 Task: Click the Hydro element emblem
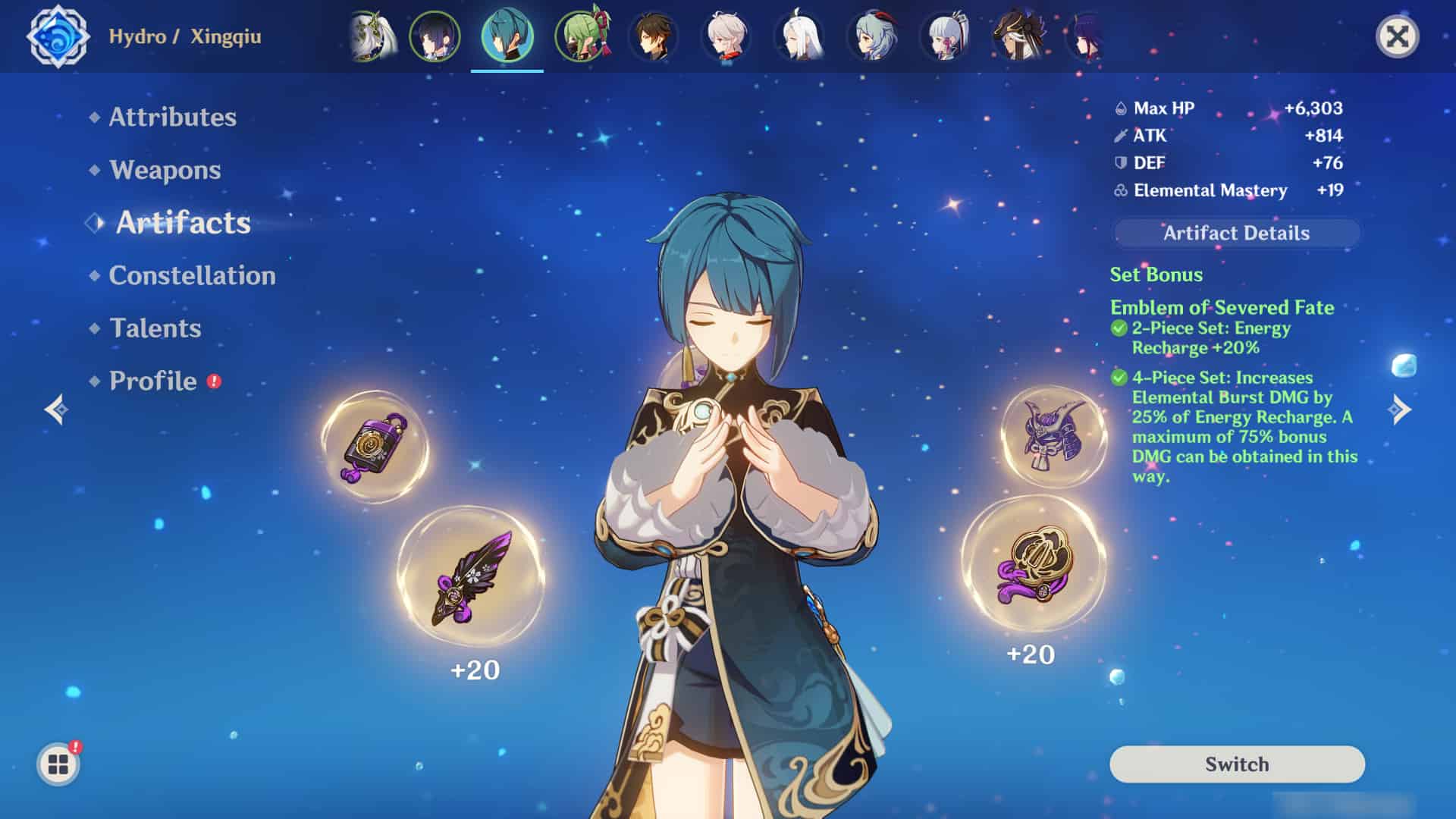[x=58, y=36]
